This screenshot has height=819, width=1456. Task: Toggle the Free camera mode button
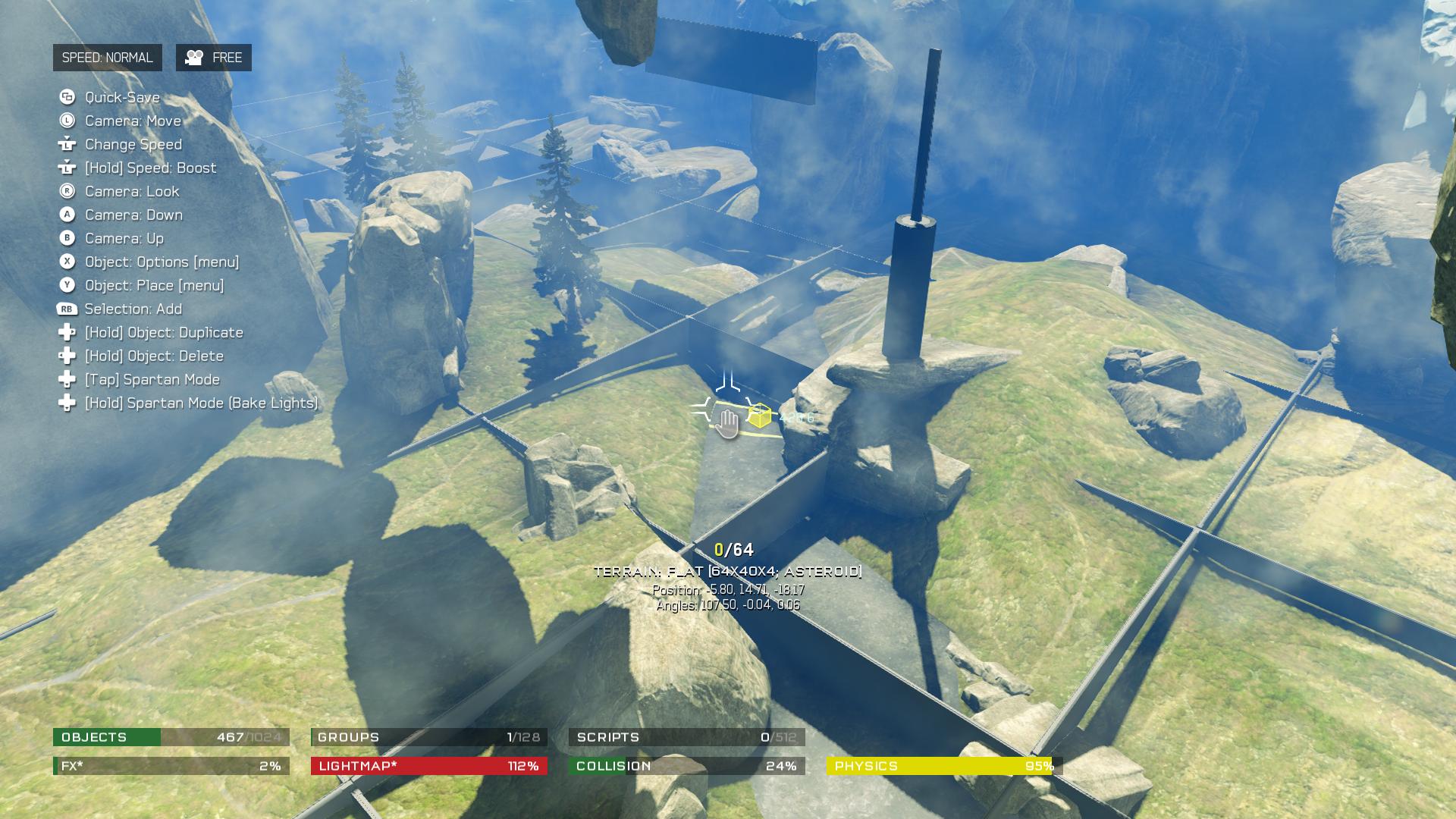[213, 58]
